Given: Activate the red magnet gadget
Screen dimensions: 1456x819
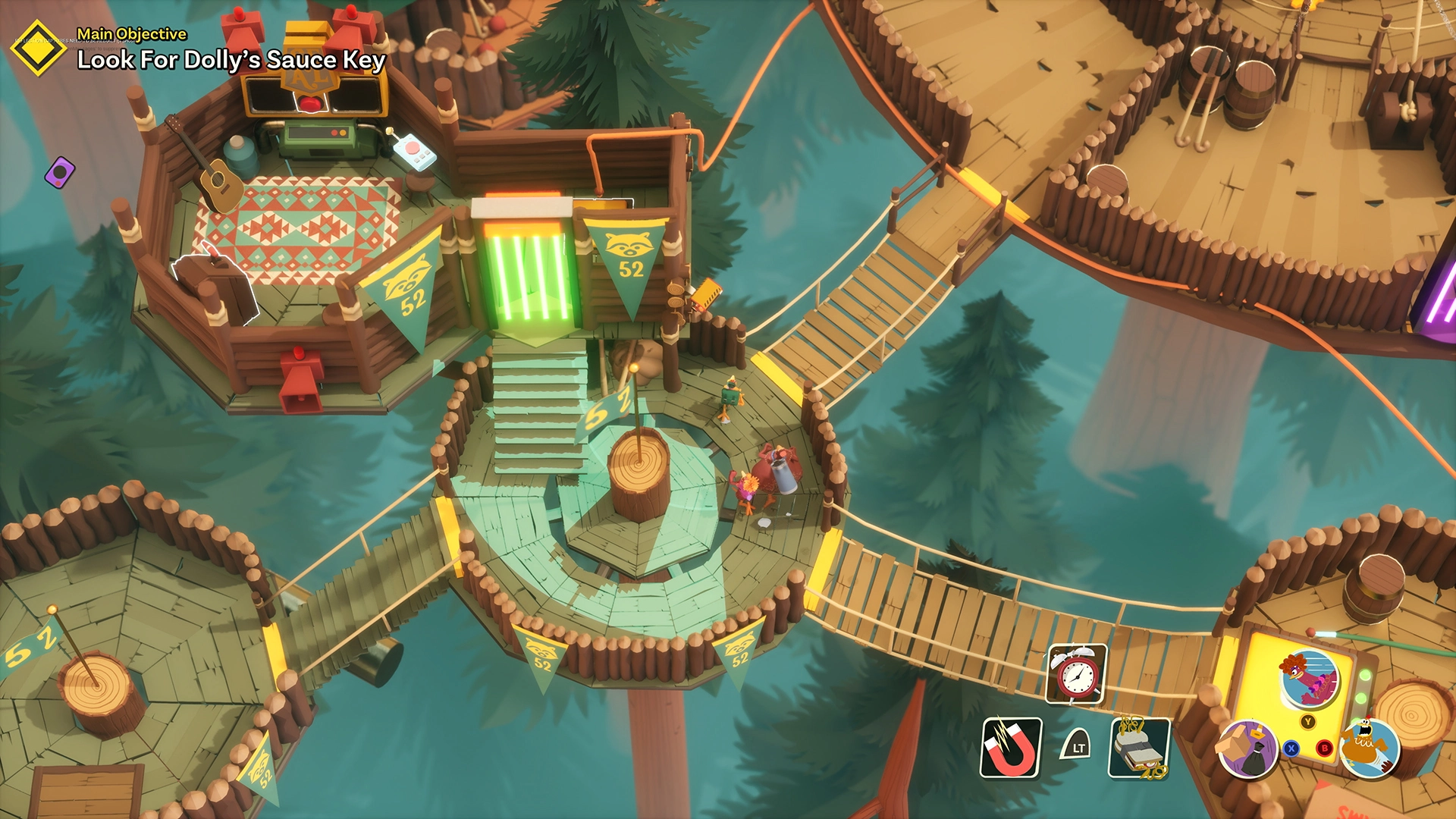Looking at the screenshot, I should (x=1011, y=748).
